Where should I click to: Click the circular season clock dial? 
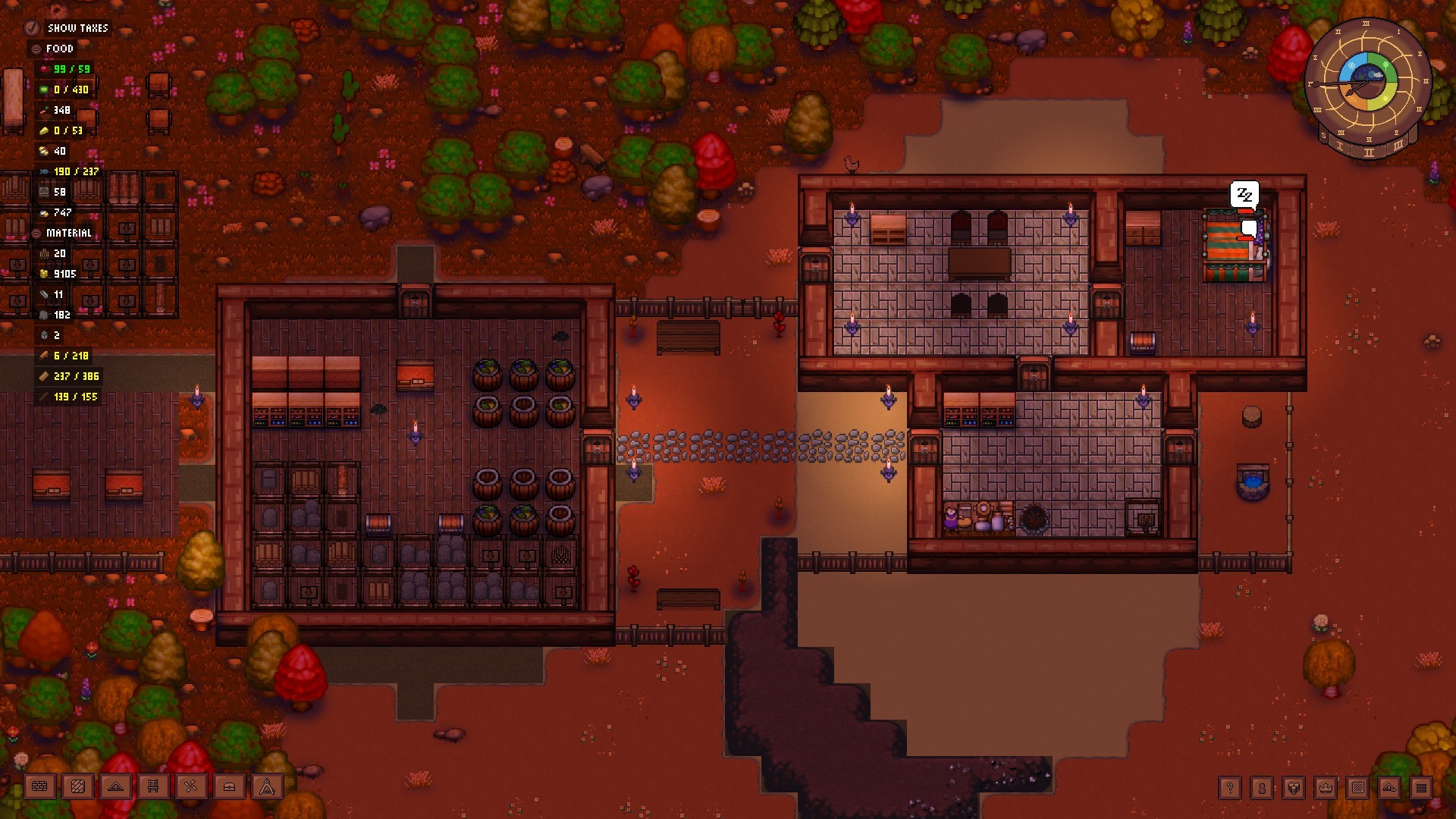(1367, 85)
